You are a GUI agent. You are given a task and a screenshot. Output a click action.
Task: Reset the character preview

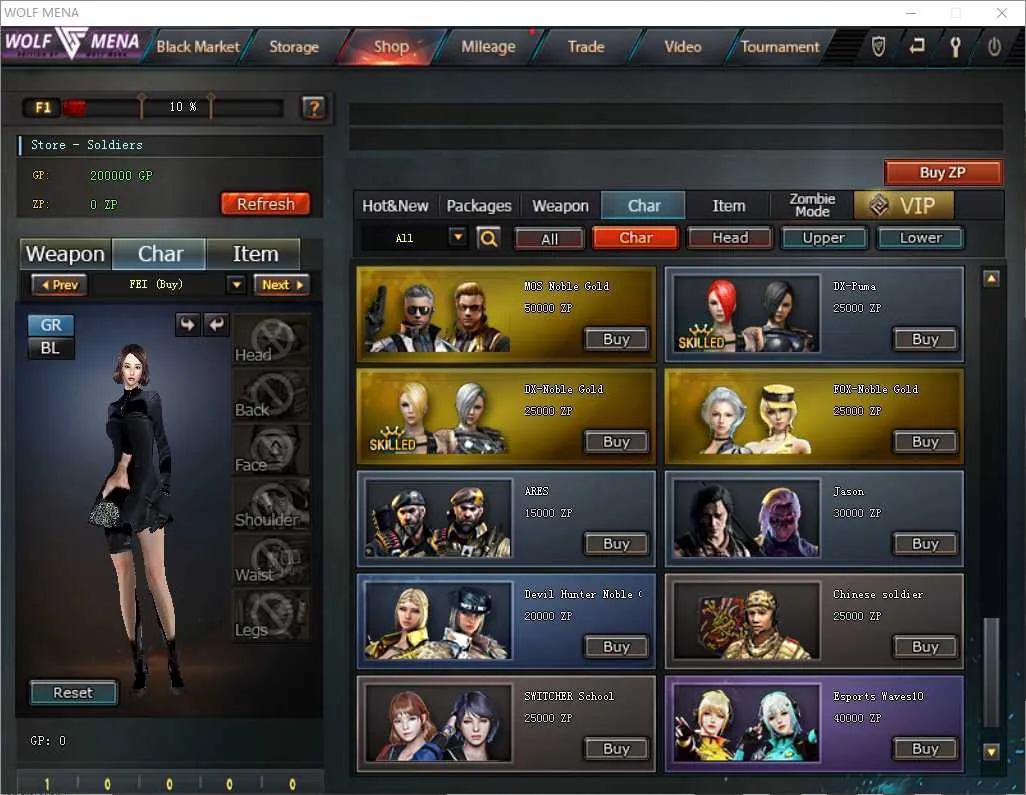73,693
